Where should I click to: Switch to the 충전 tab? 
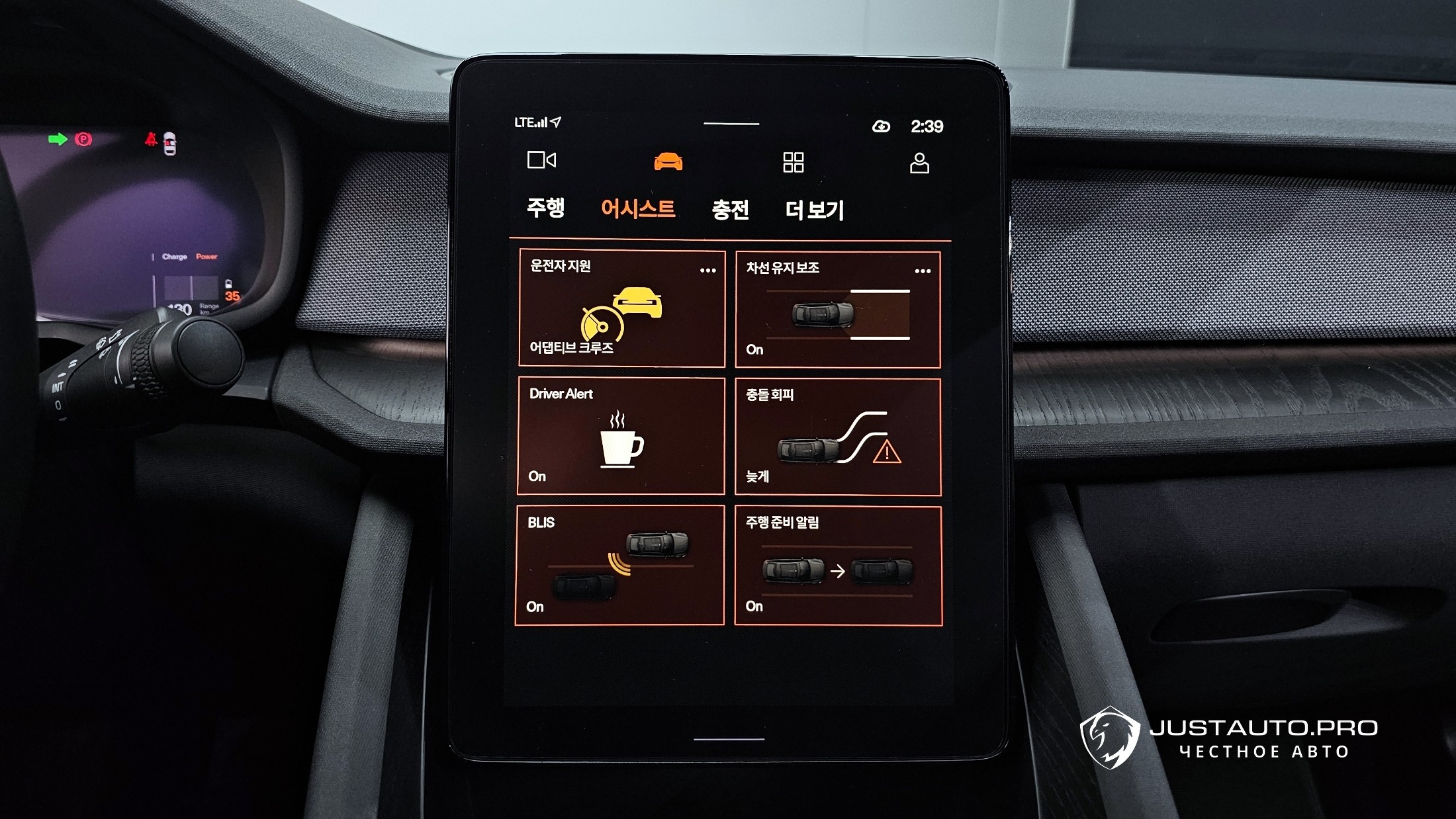(x=730, y=210)
